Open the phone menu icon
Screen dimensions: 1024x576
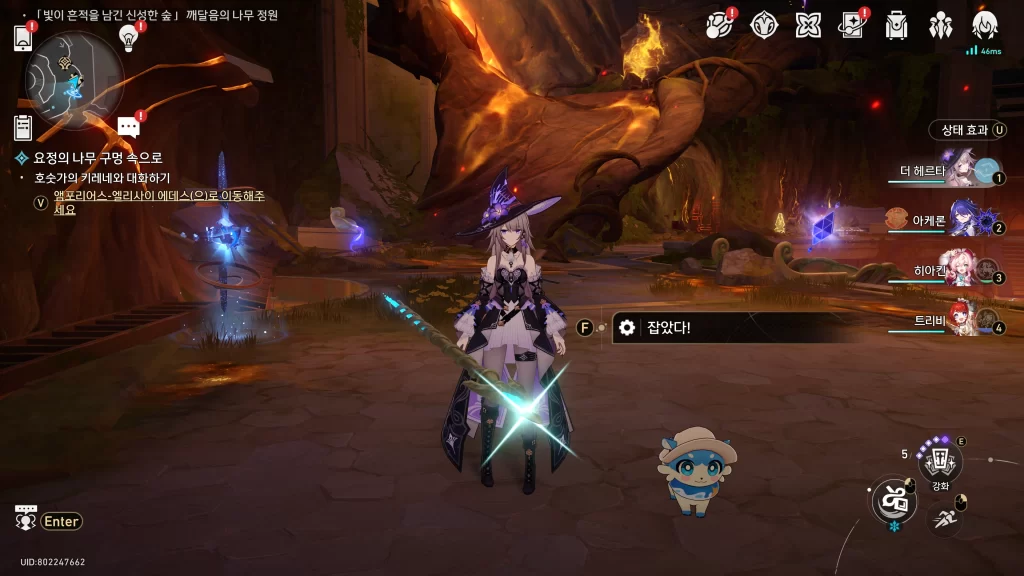pyautogui.click(x=23, y=38)
